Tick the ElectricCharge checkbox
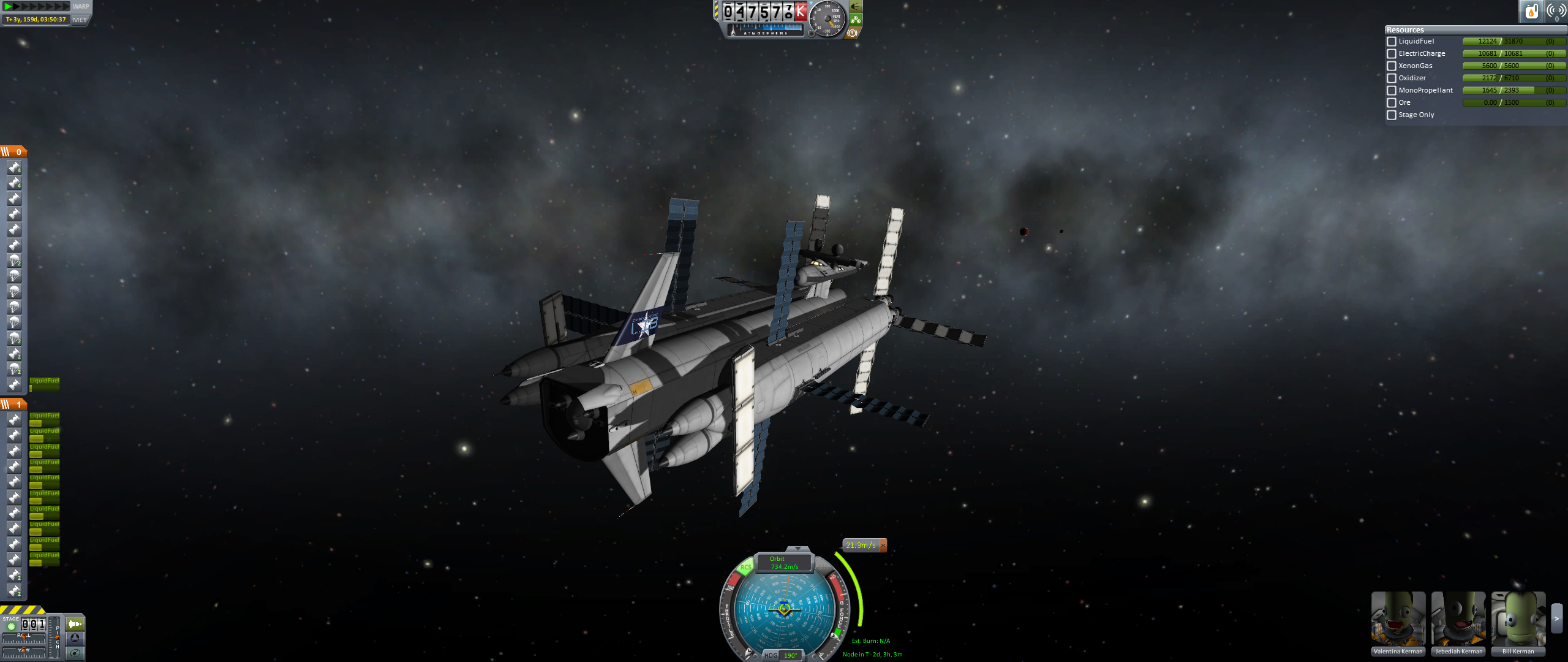This screenshot has height=662, width=1568. coord(1392,54)
